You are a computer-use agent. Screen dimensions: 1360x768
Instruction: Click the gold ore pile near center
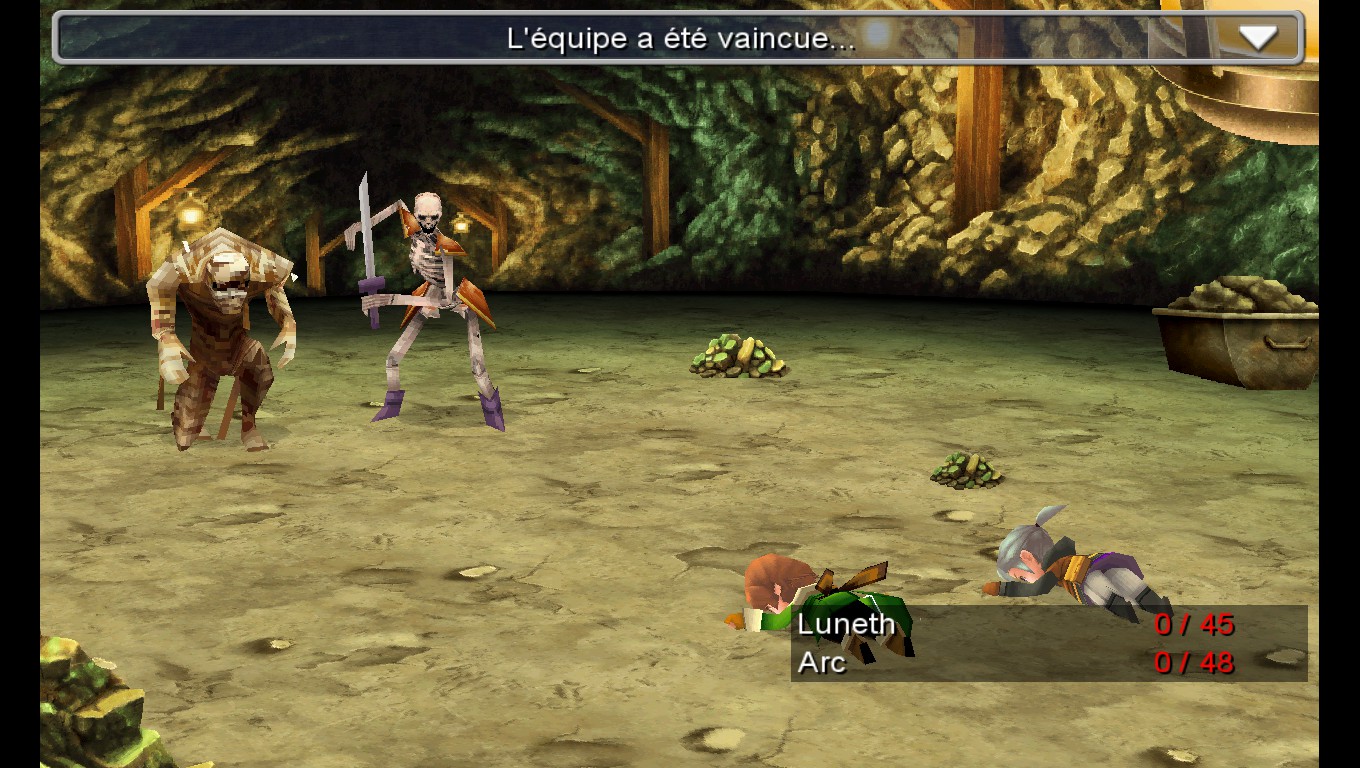735,360
